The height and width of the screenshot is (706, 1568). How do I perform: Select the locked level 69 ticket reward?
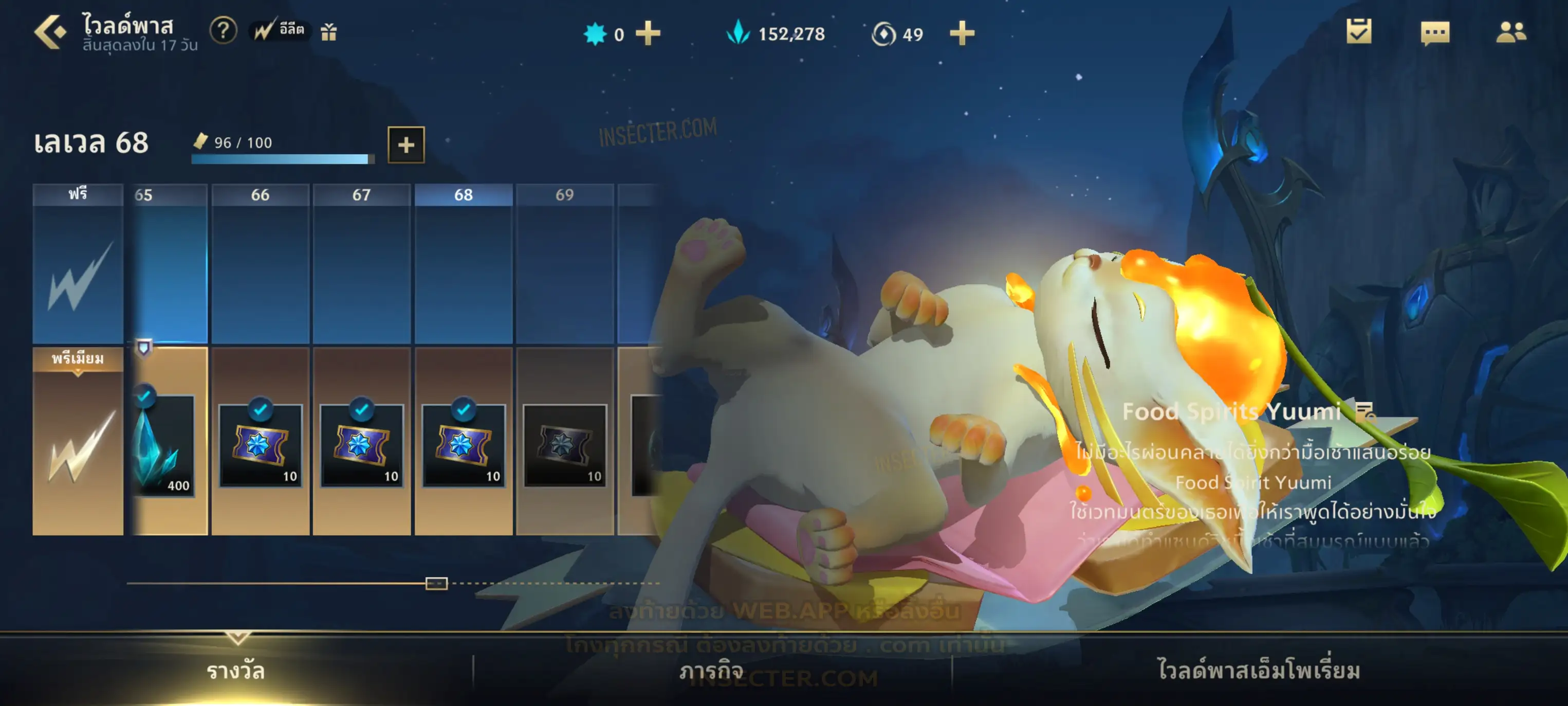[x=564, y=445]
